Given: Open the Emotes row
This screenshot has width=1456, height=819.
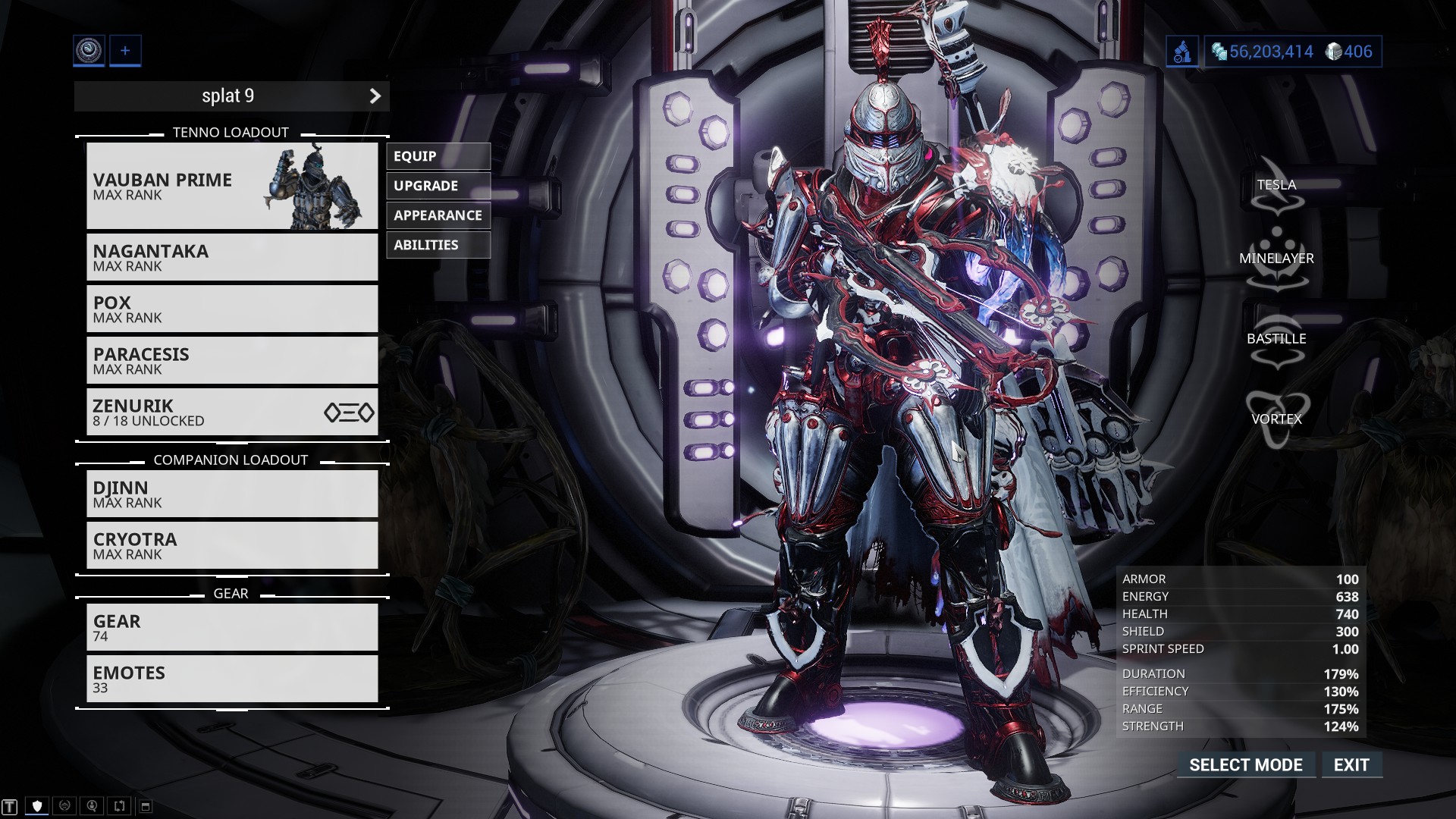Looking at the screenshot, I should [231, 679].
